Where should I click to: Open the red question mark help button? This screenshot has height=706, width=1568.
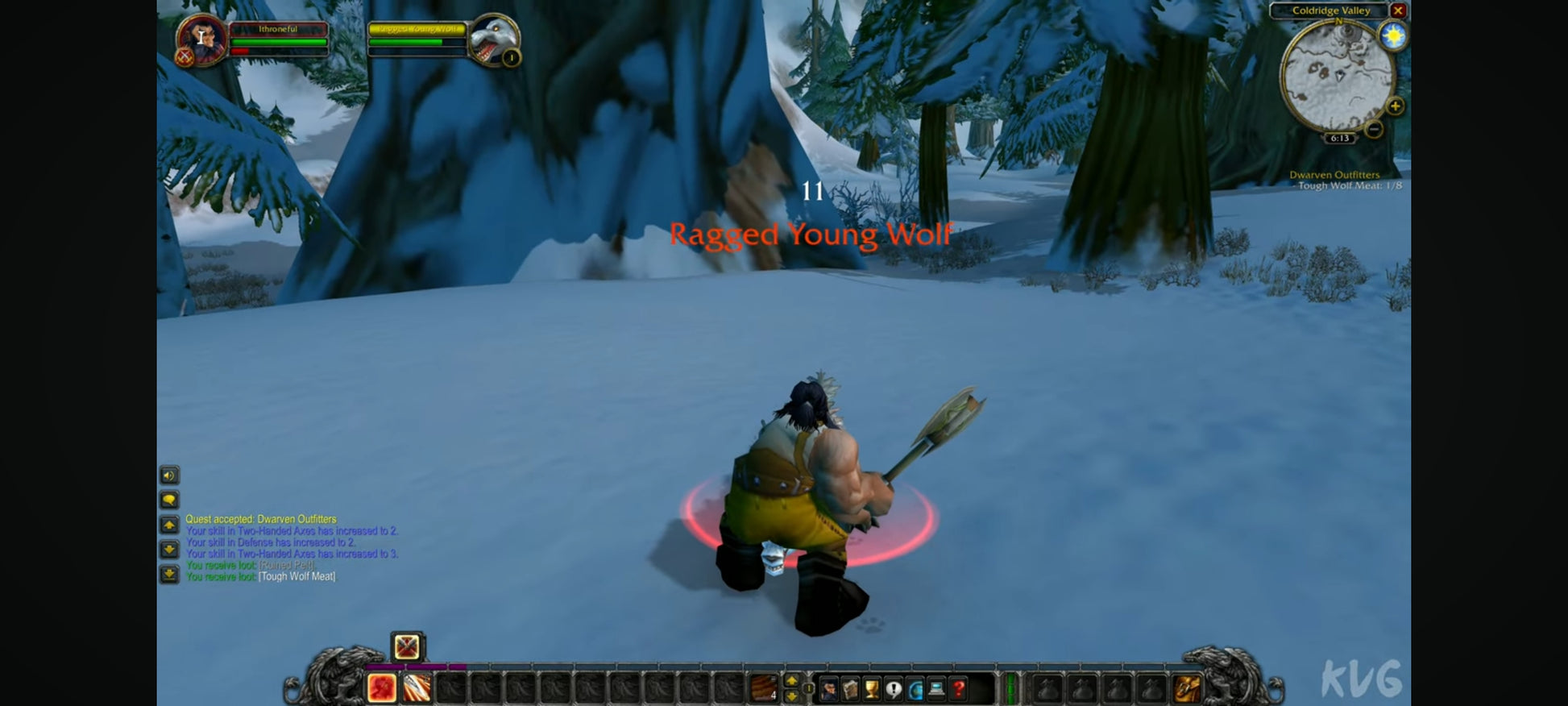click(959, 689)
